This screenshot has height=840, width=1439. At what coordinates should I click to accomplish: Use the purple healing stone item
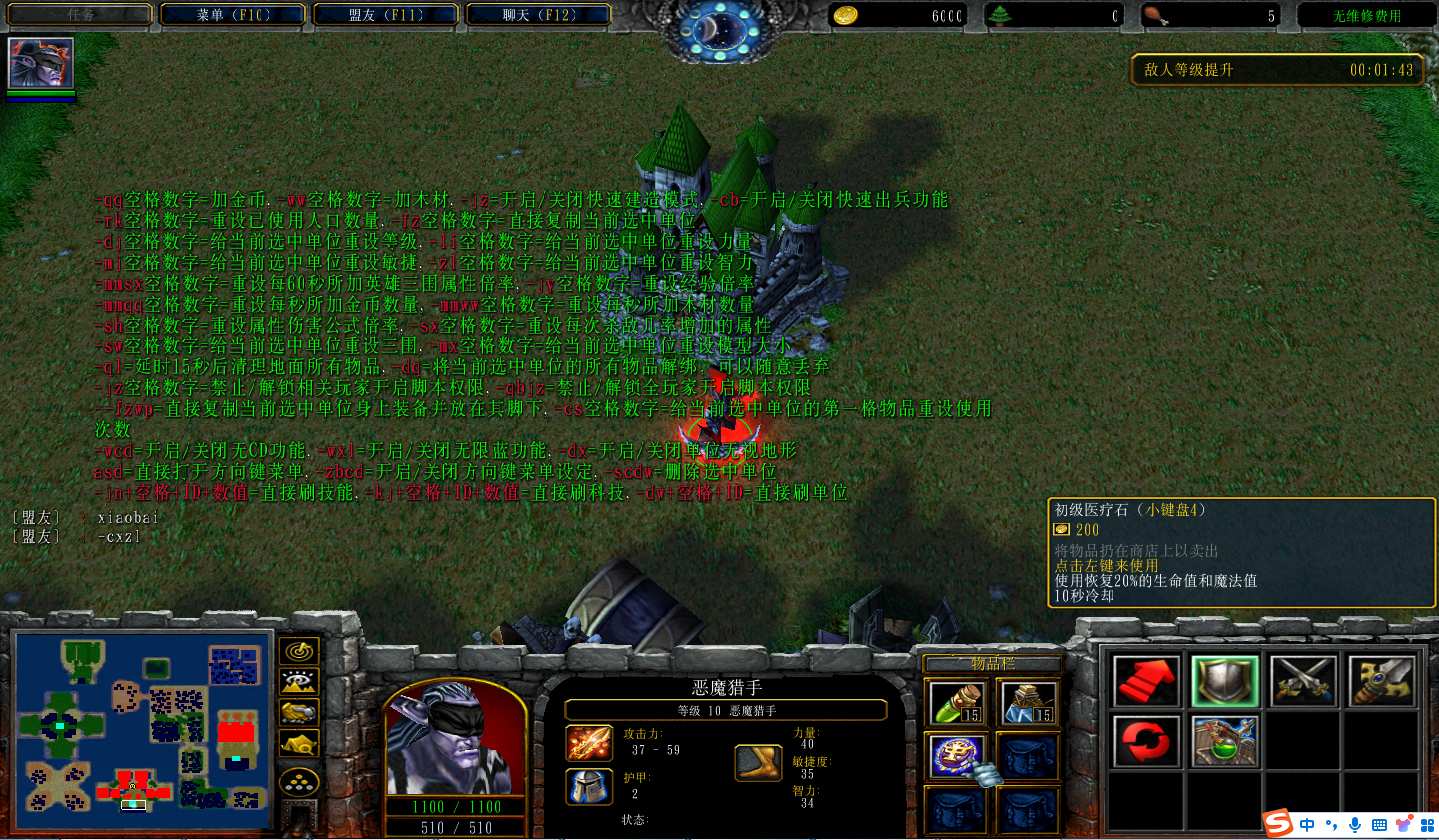tap(957, 757)
